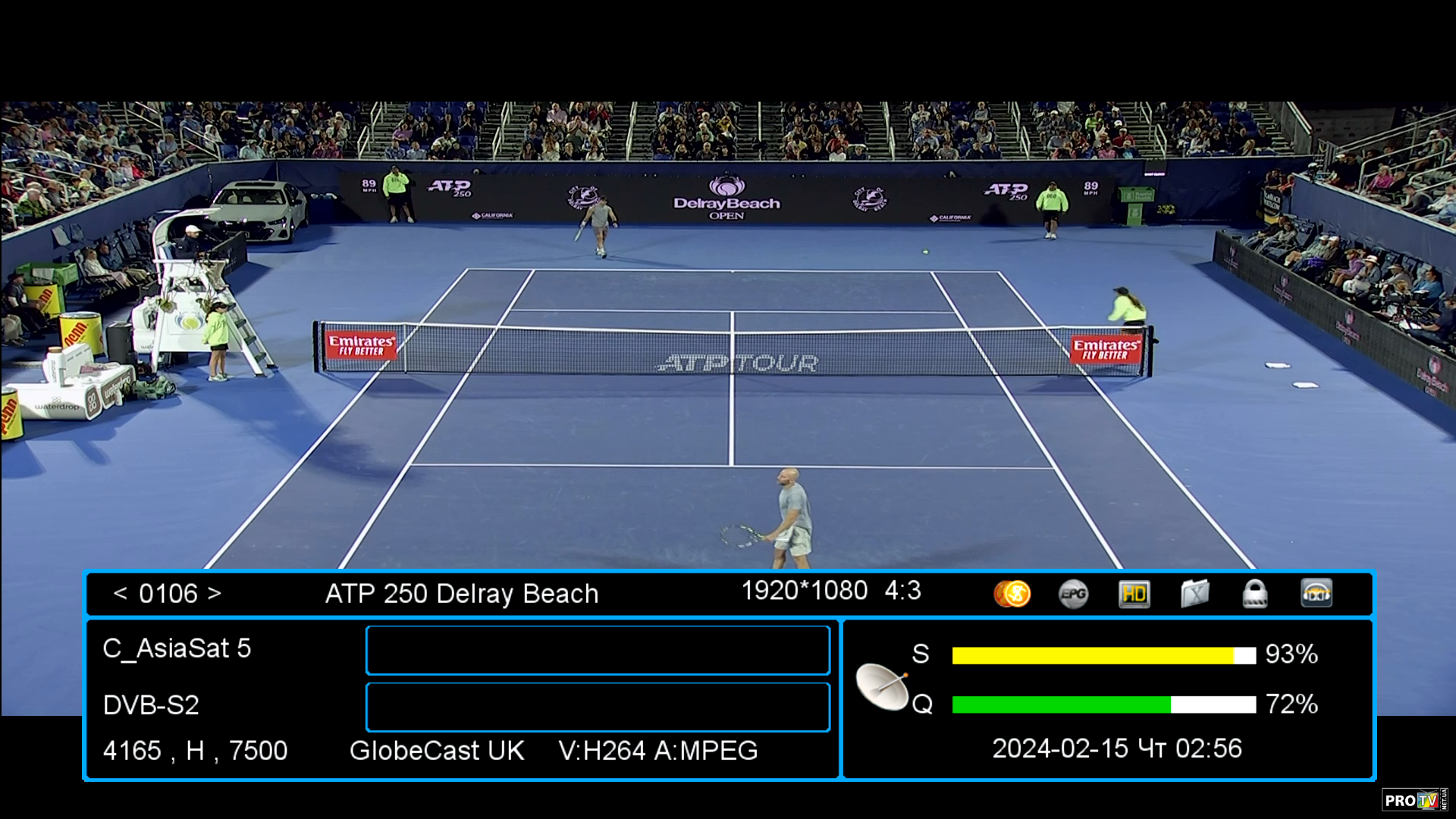
Task: Select the lower empty program info box
Action: coord(598,707)
